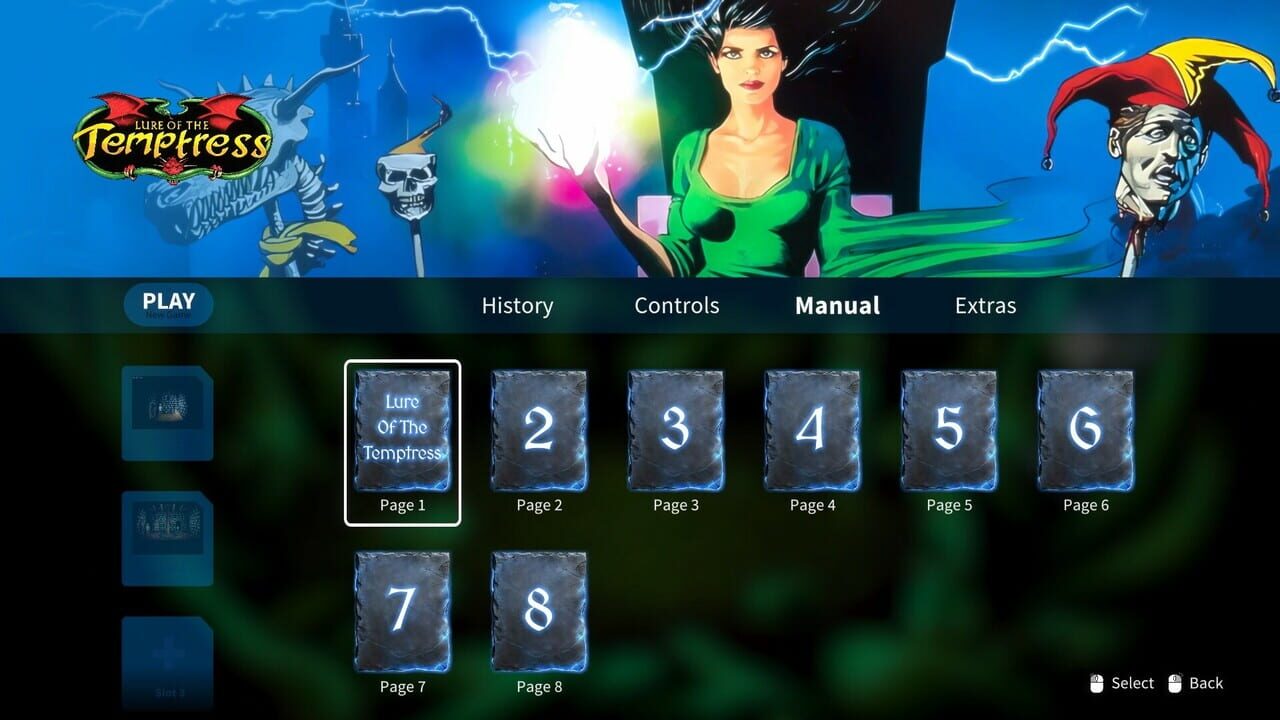
Task: Load the second save slot thumbnail
Action: 167,536
